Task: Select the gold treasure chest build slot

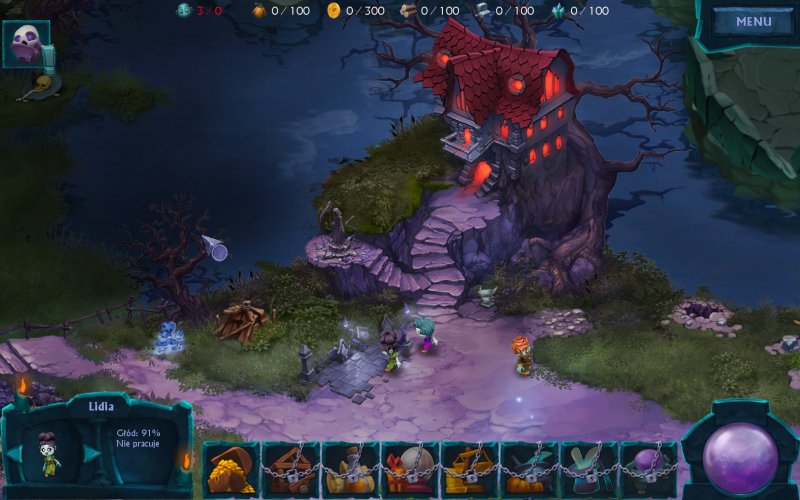Action: pyautogui.click(x=230, y=470)
